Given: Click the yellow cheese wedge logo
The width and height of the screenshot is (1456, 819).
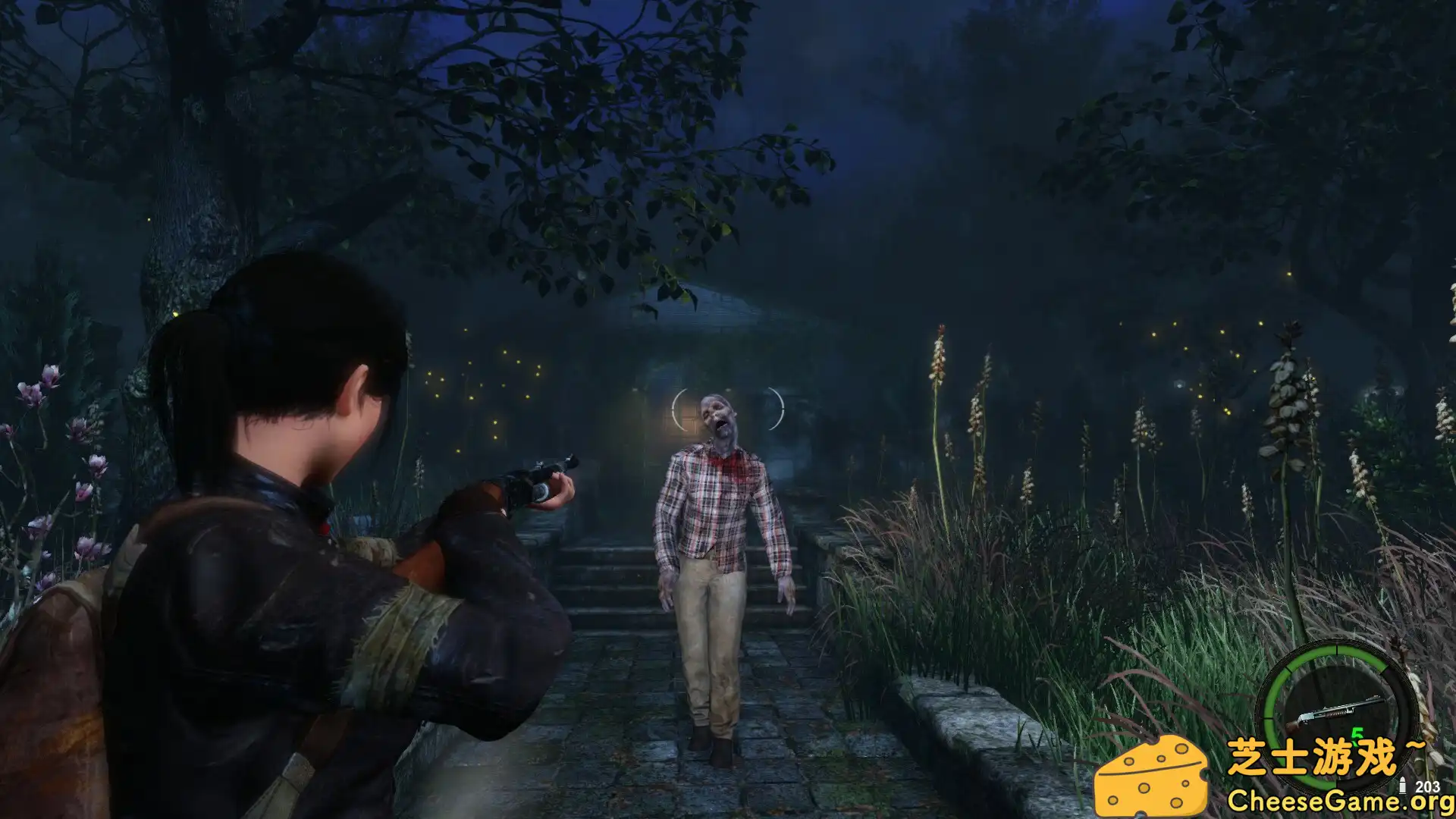Looking at the screenshot, I should [x=1153, y=773].
